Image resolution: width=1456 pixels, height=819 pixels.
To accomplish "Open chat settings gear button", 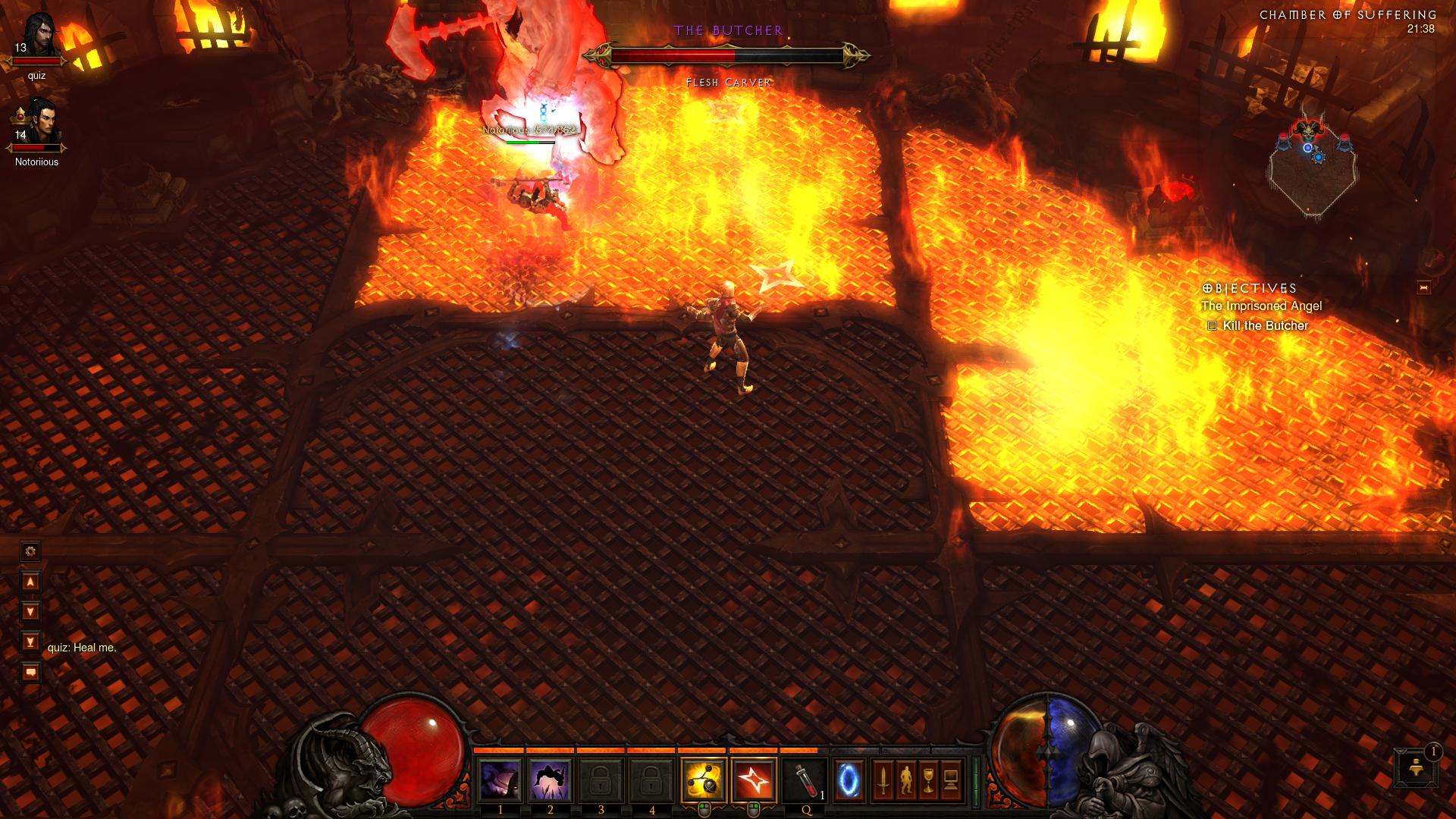I will (30, 551).
